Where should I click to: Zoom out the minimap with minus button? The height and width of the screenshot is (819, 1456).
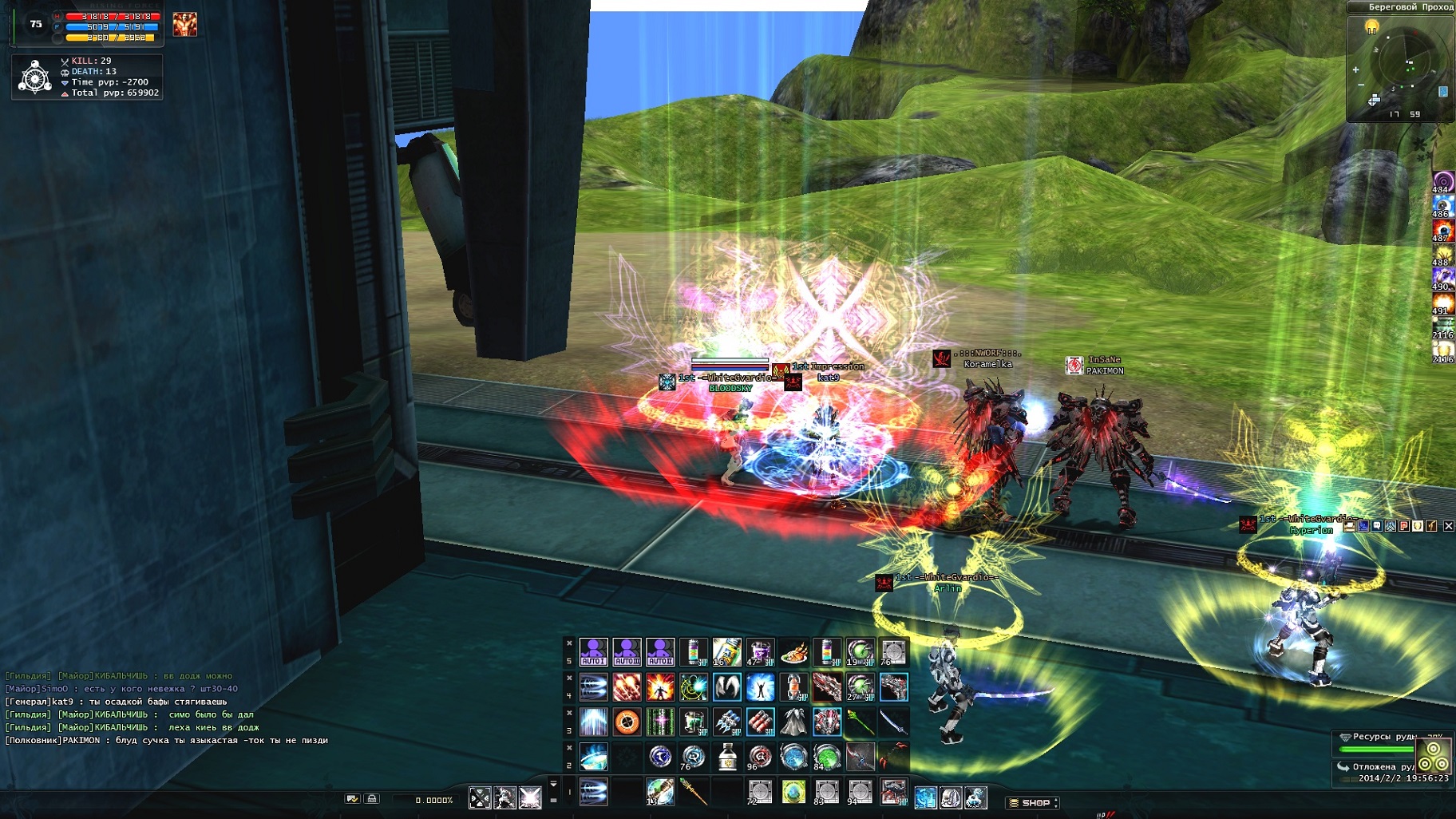(x=1360, y=85)
